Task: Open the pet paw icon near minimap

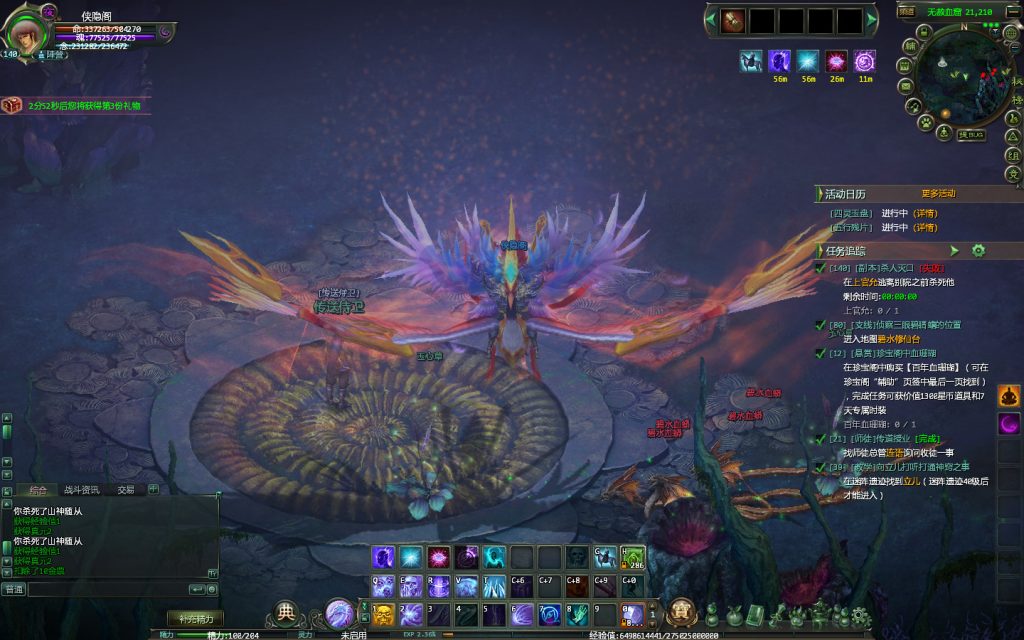Action: pos(927,123)
